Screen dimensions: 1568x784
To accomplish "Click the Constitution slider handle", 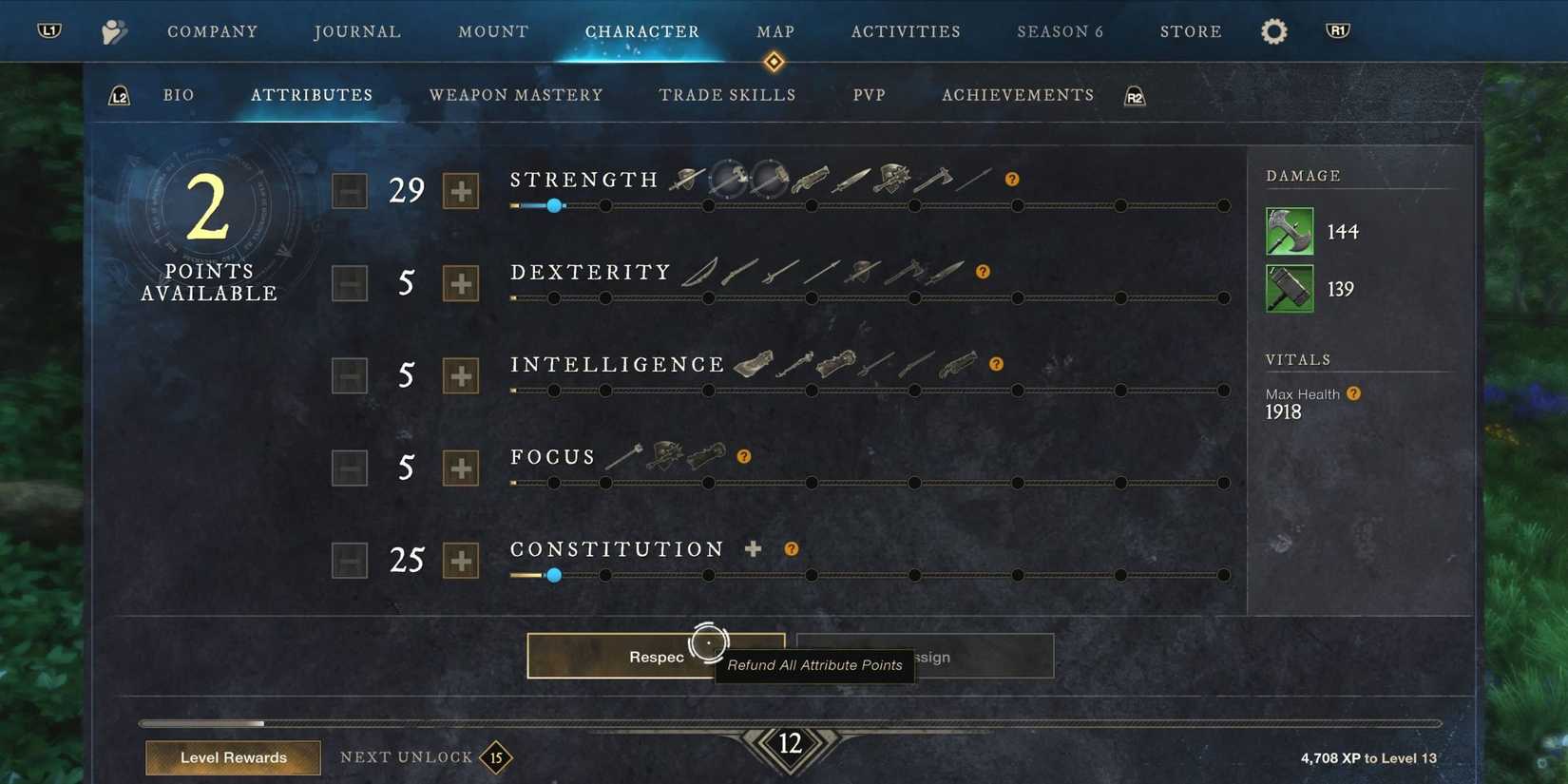I will pyautogui.click(x=554, y=575).
